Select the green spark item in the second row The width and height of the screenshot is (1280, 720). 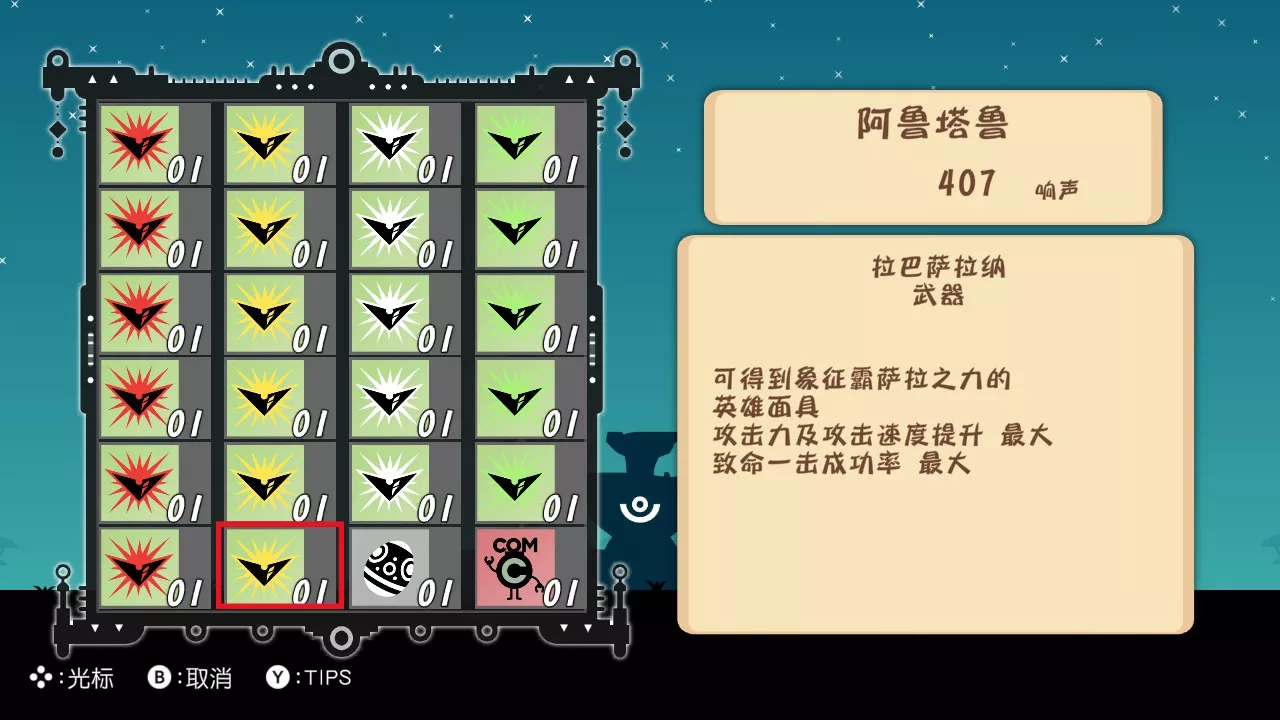[x=513, y=229]
